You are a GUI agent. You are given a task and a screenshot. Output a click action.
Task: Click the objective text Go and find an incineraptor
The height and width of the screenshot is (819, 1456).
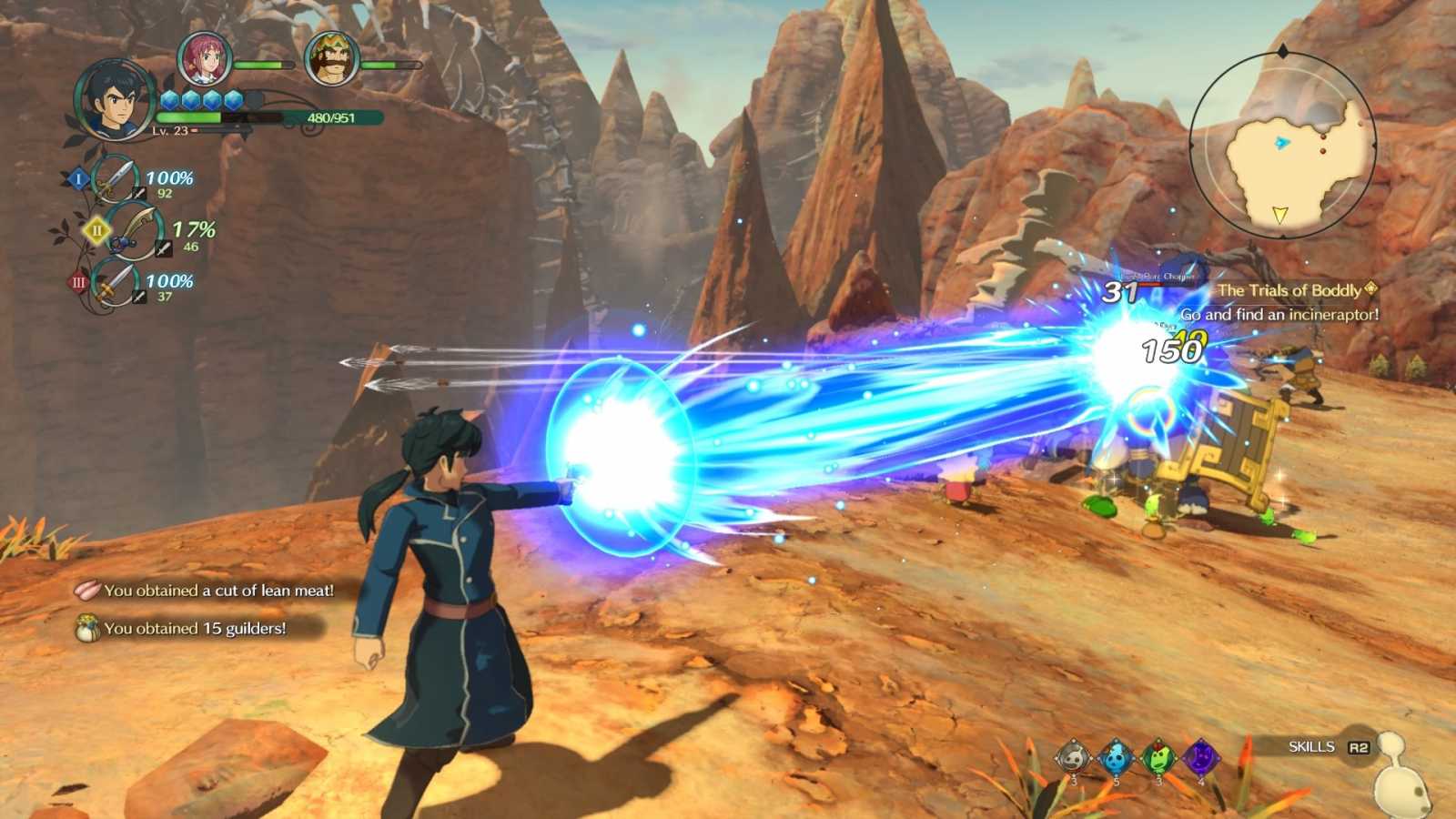click(1281, 314)
